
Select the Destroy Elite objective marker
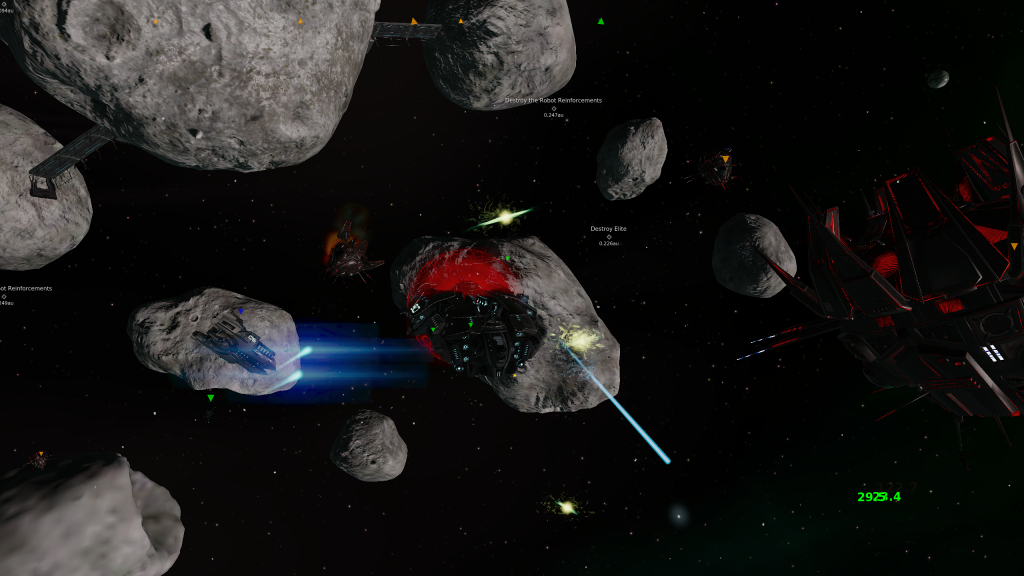pos(608,236)
